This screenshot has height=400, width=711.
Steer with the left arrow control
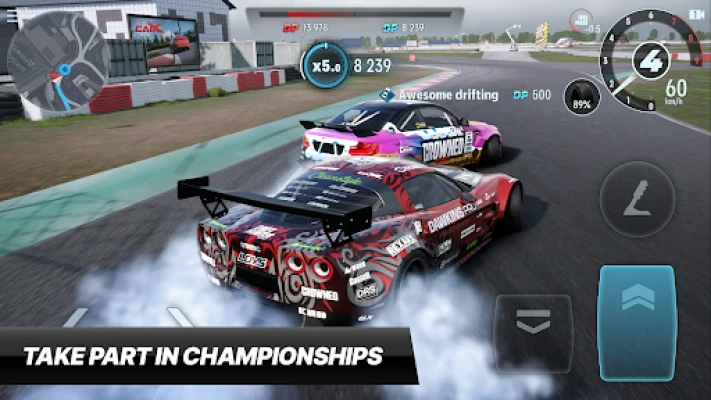(75, 317)
